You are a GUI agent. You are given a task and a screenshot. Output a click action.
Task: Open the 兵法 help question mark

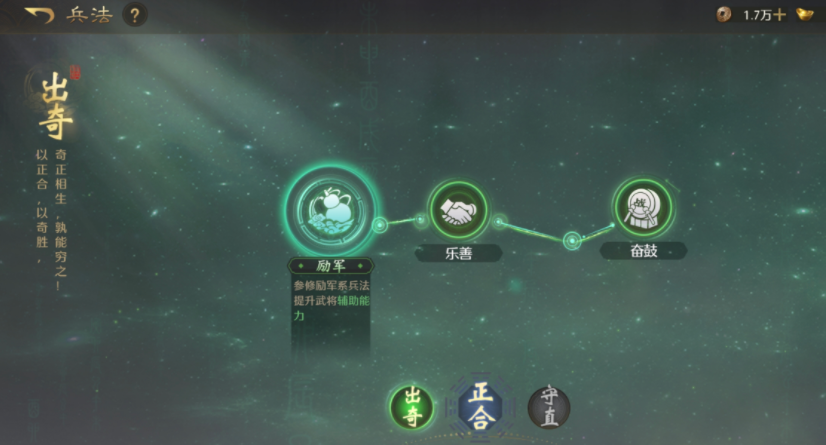click(x=135, y=15)
